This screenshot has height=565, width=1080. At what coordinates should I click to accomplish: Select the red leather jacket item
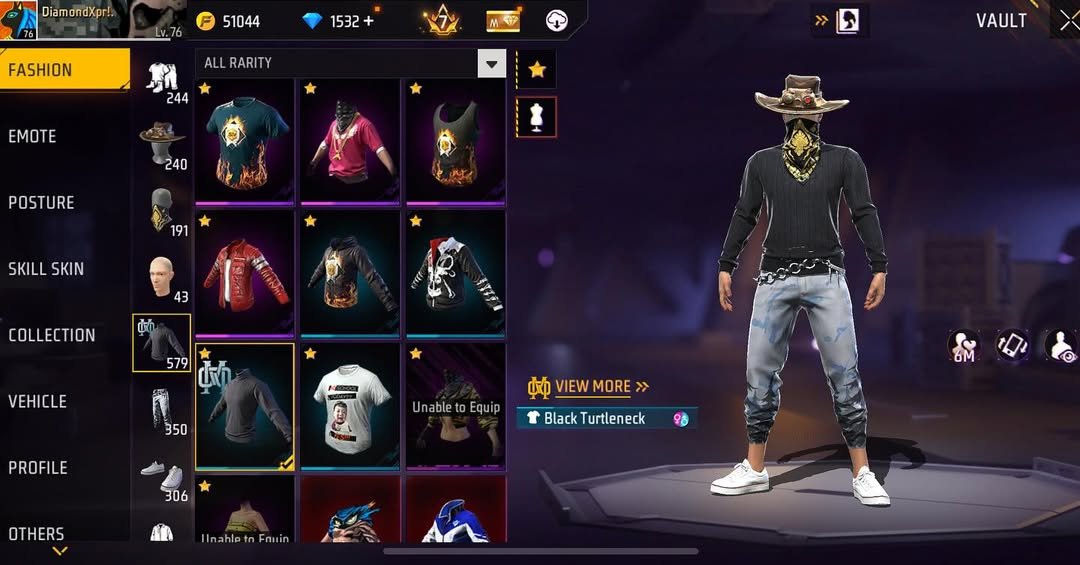pos(245,273)
